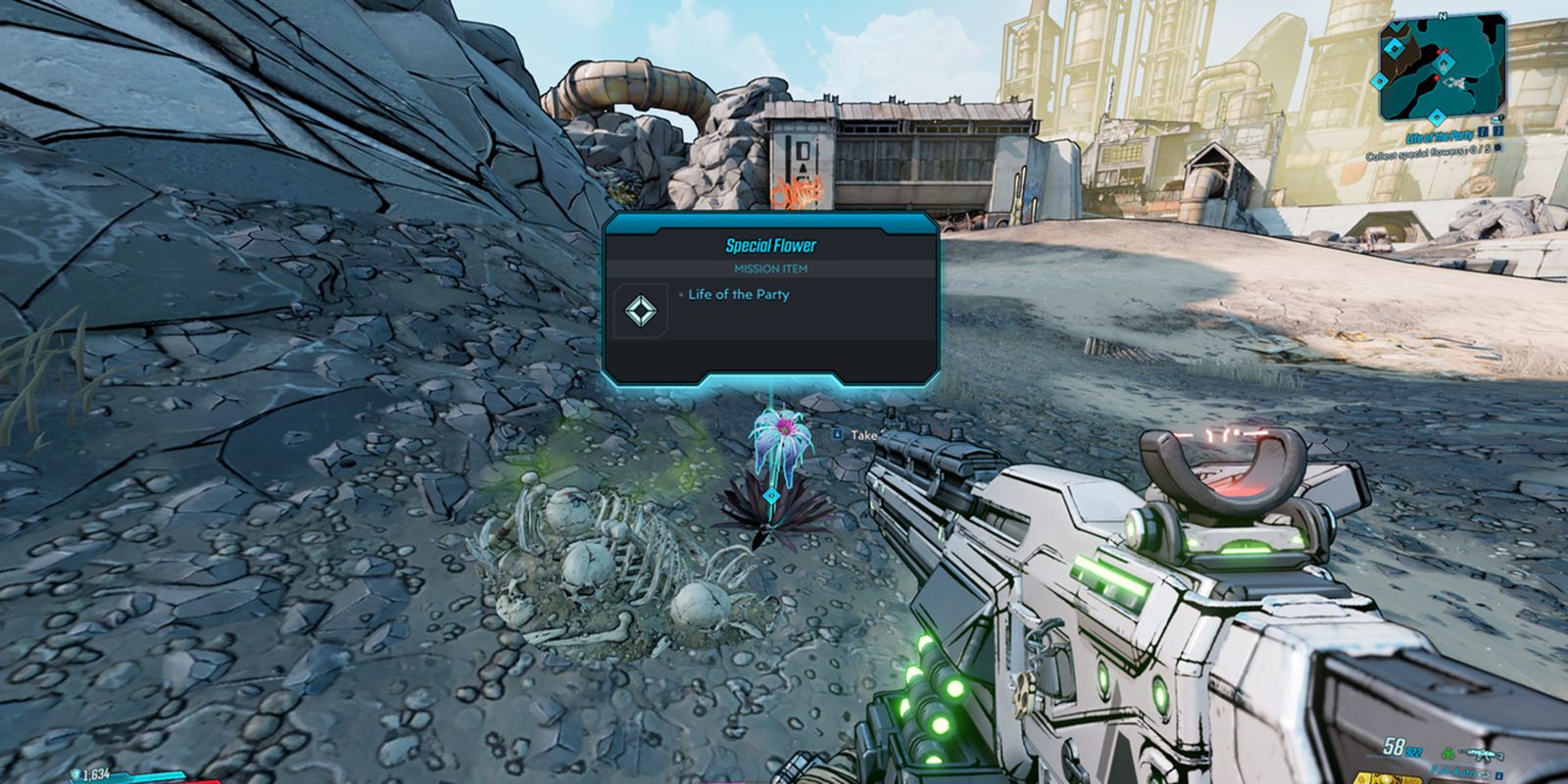This screenshot has width=1568, height=784.
Task: Click the shield icon beside 1,634 value
Action: click(75, 774)
